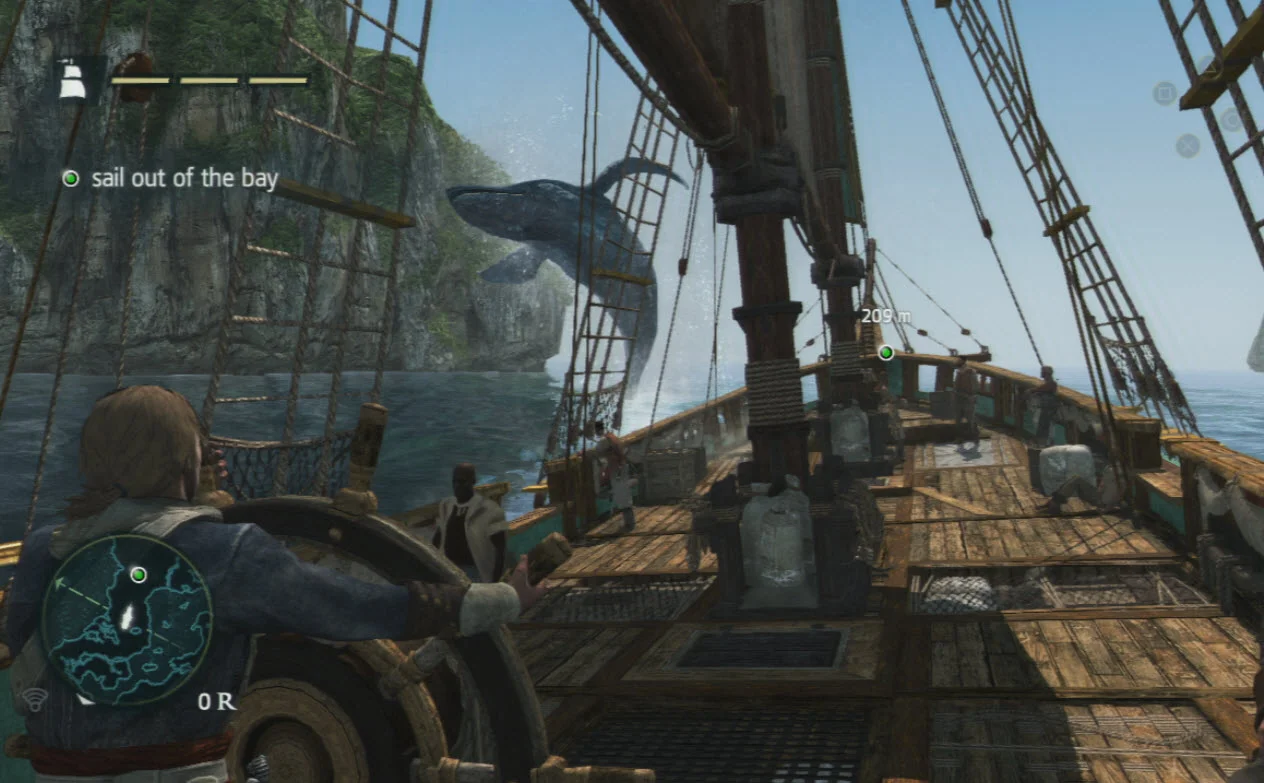The width and height of the screenshot is (1264, 783).
Task: Click the green objective dot on the minimap
Action: [x=139, y=574]
